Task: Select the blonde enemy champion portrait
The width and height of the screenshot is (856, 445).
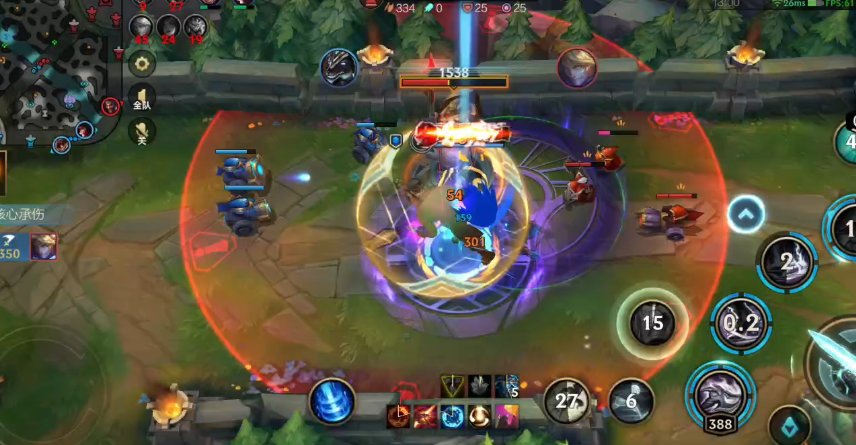Action: click(577, 67)
